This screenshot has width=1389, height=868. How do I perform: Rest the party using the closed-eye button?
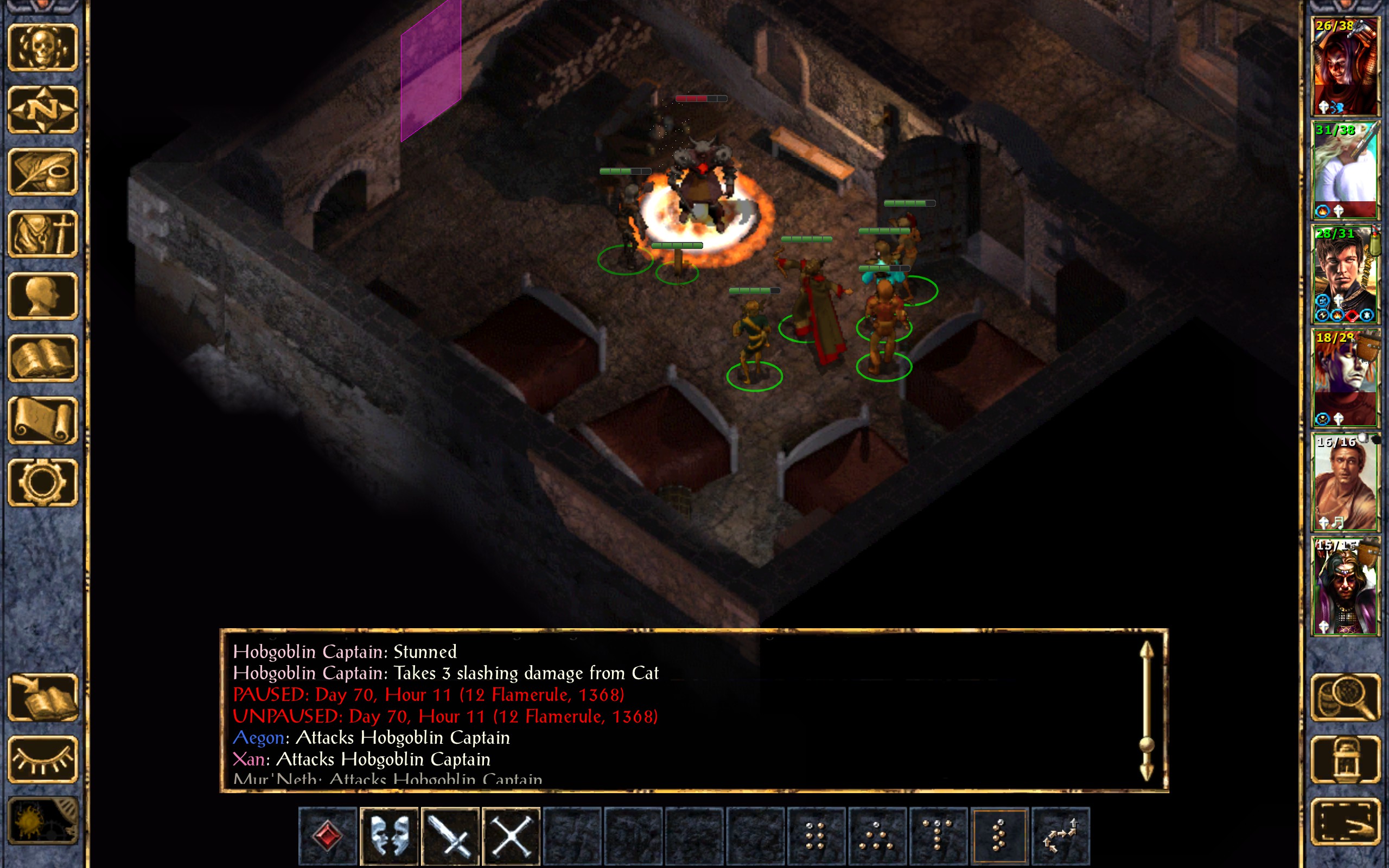(43, 759)
